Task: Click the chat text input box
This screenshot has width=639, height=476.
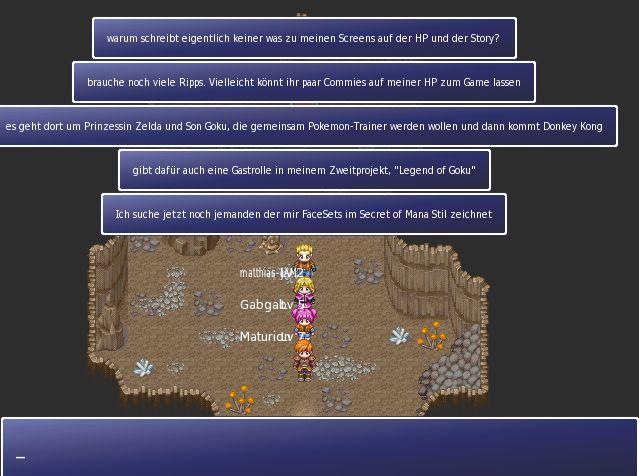Action: click(319, 447)
